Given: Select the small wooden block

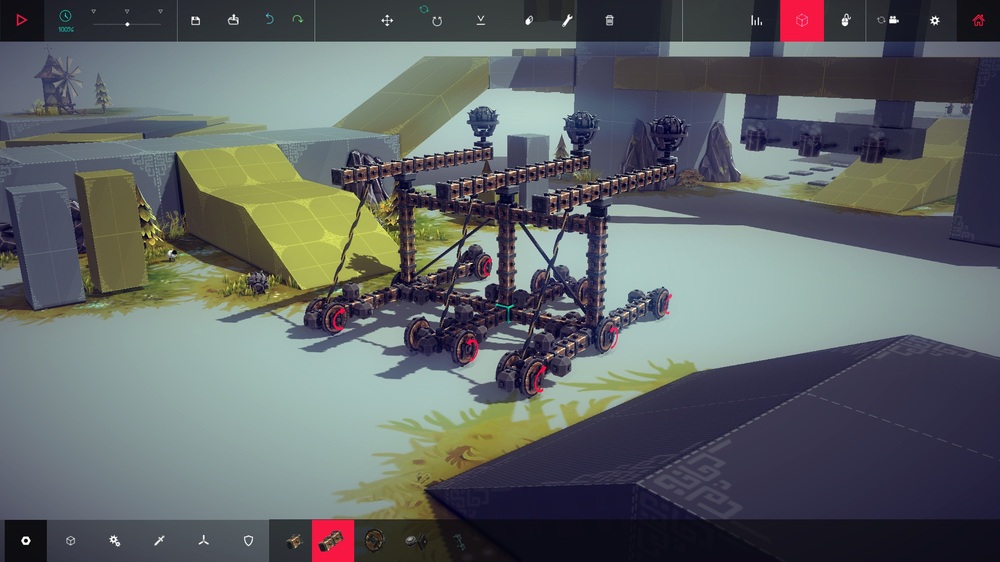Looking at the screenshot, I should pos(294,541).
